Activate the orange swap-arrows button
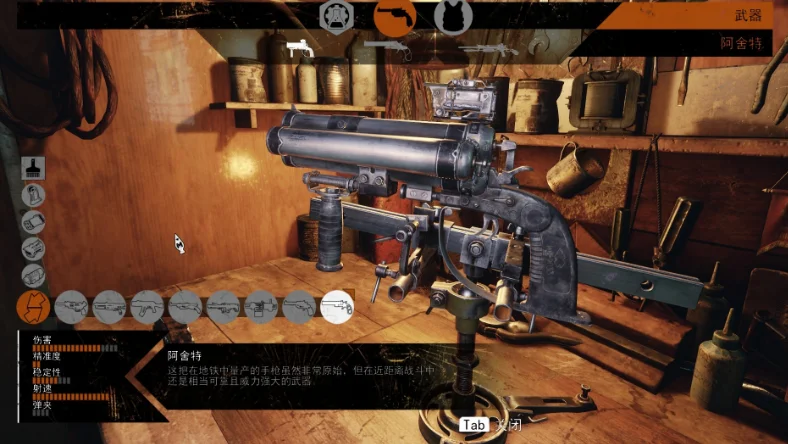 pyautogui.click(x=33, y=306)
